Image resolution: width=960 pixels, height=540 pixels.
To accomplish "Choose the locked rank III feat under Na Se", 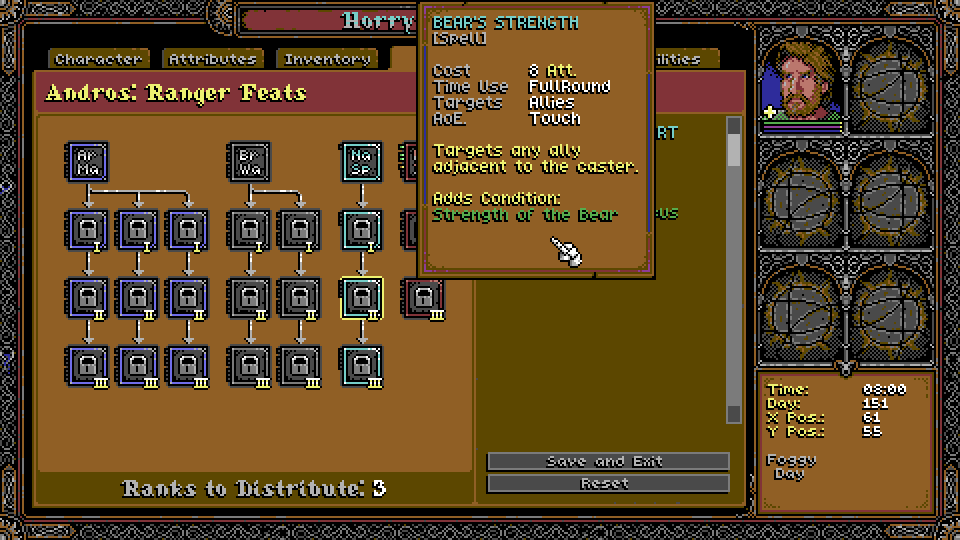I will [361, 366].
